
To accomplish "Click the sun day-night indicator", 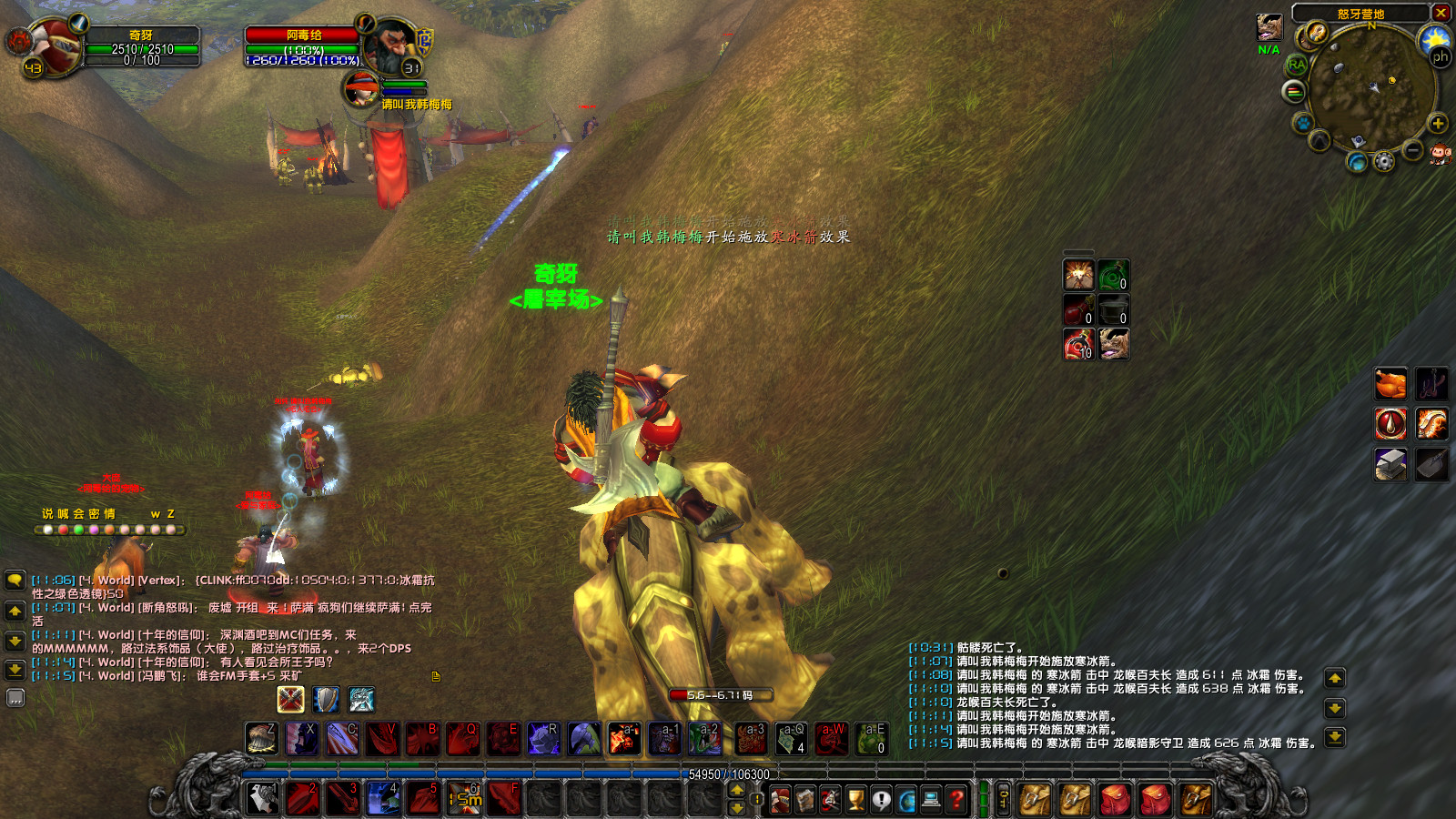I will [x=1435, y=38].
